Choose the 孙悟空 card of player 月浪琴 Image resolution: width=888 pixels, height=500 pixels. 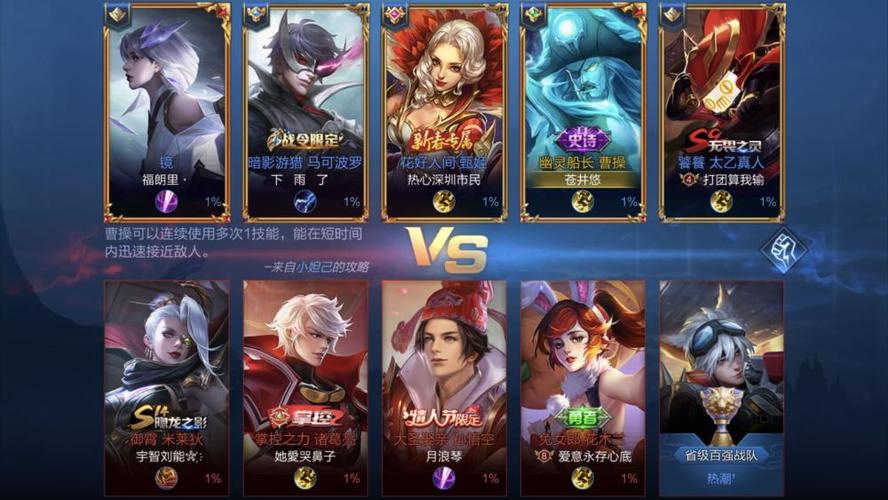[x=444, y=385]
